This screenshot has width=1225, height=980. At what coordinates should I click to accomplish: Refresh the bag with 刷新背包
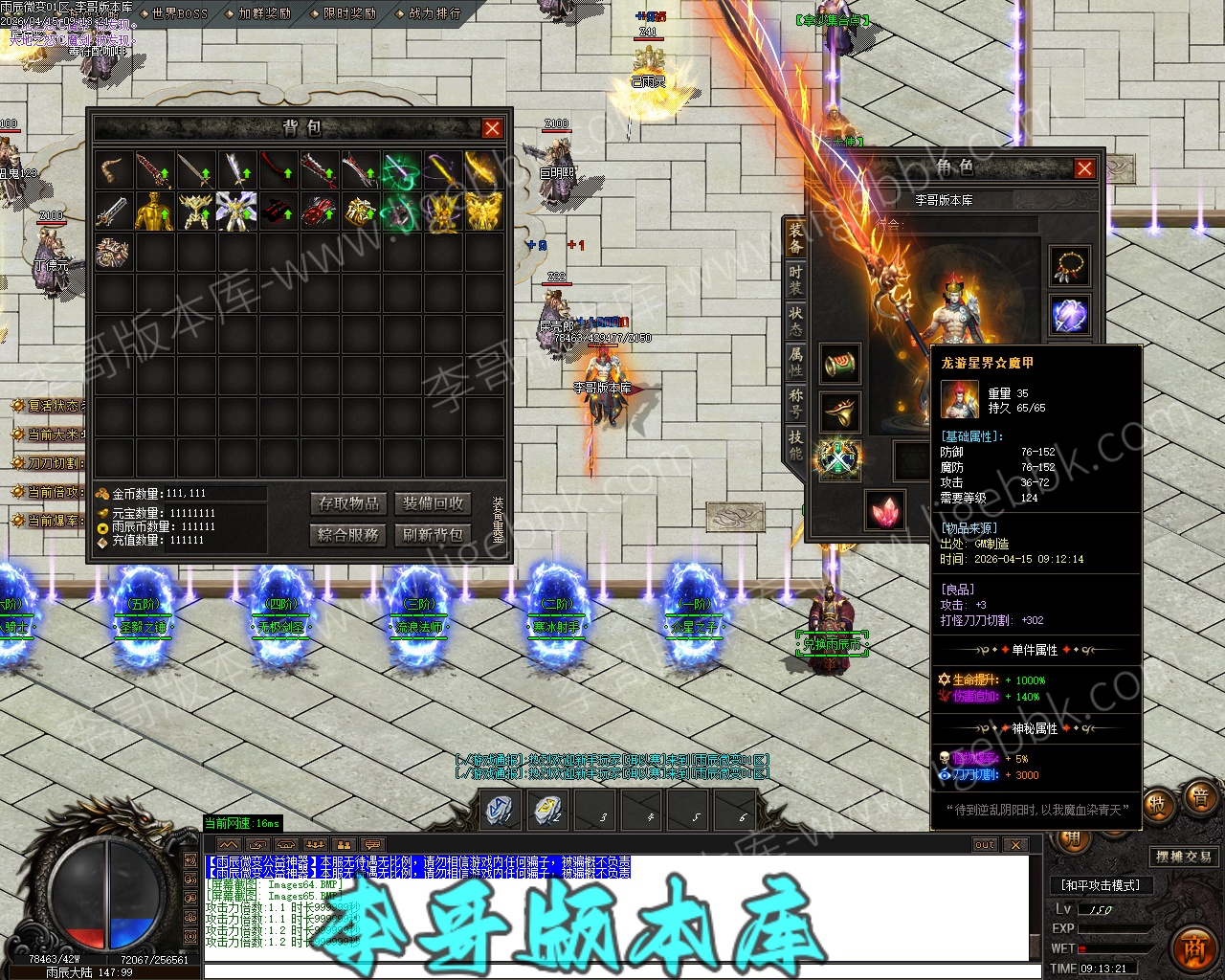434,535
